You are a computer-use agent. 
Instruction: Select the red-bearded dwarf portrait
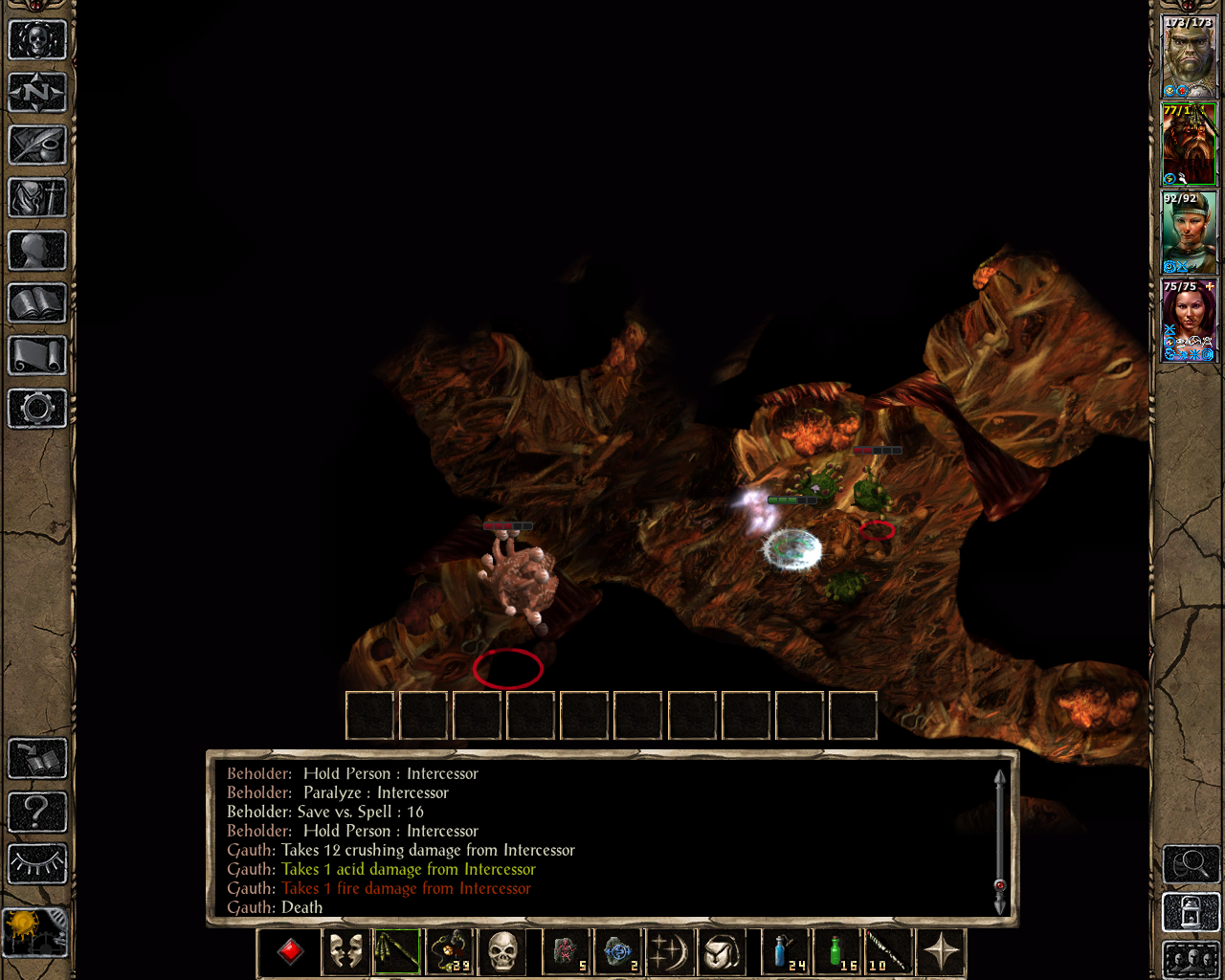[x=1189, y=144]
